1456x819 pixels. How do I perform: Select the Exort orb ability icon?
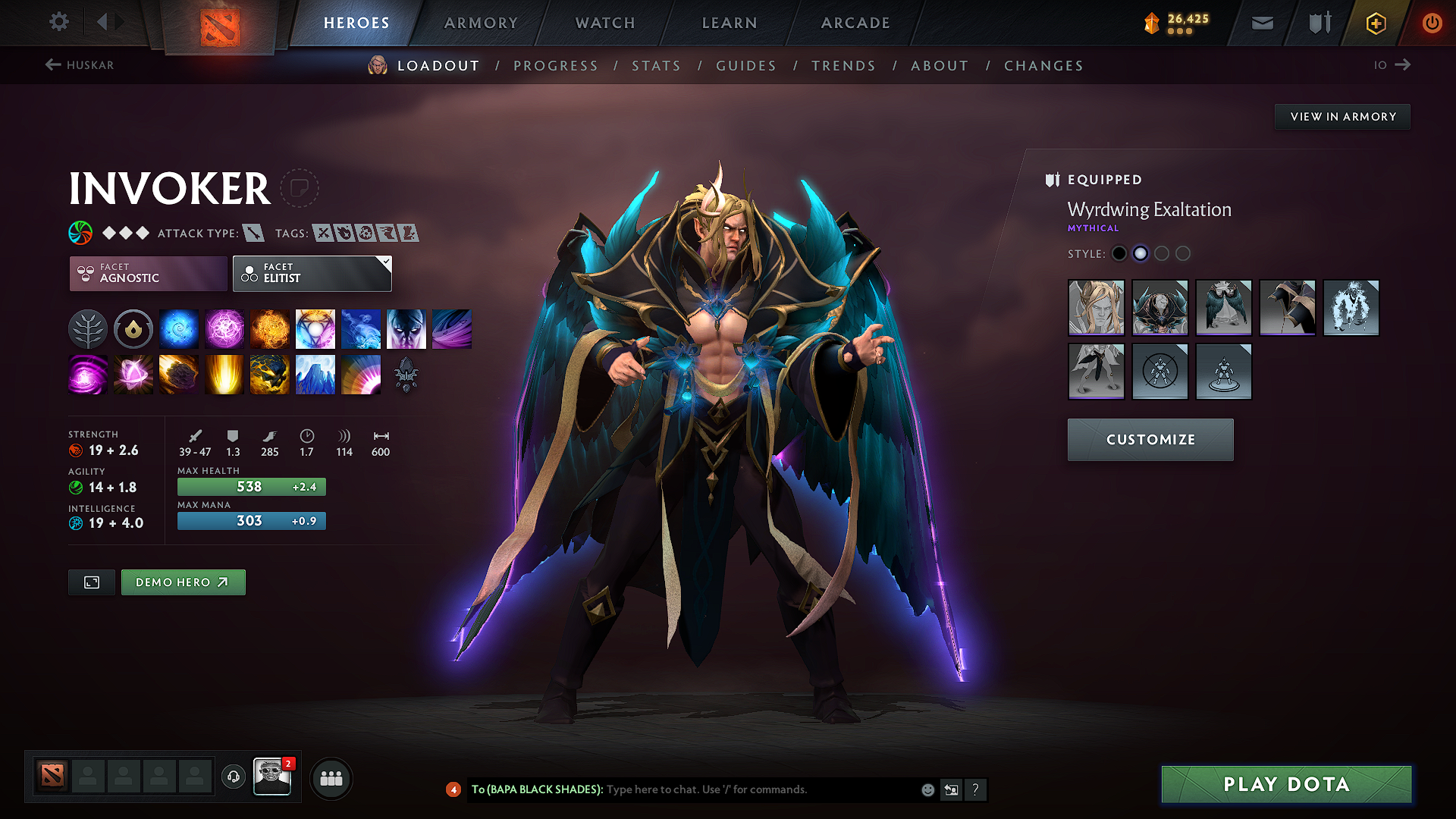270,328
